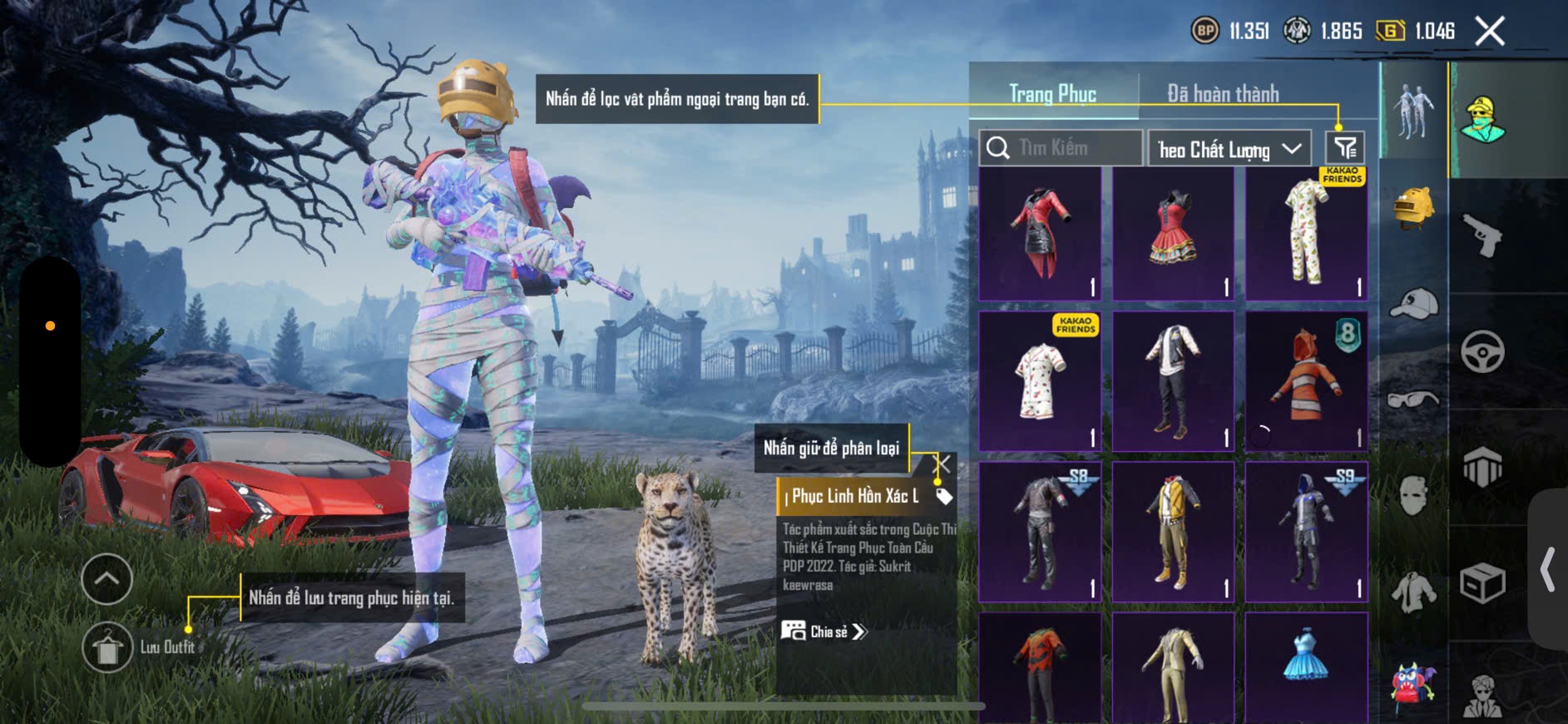This screenshot has width=1568, height=724.
Task: Expand the up-arrow circle button
Action: (107, 578)
